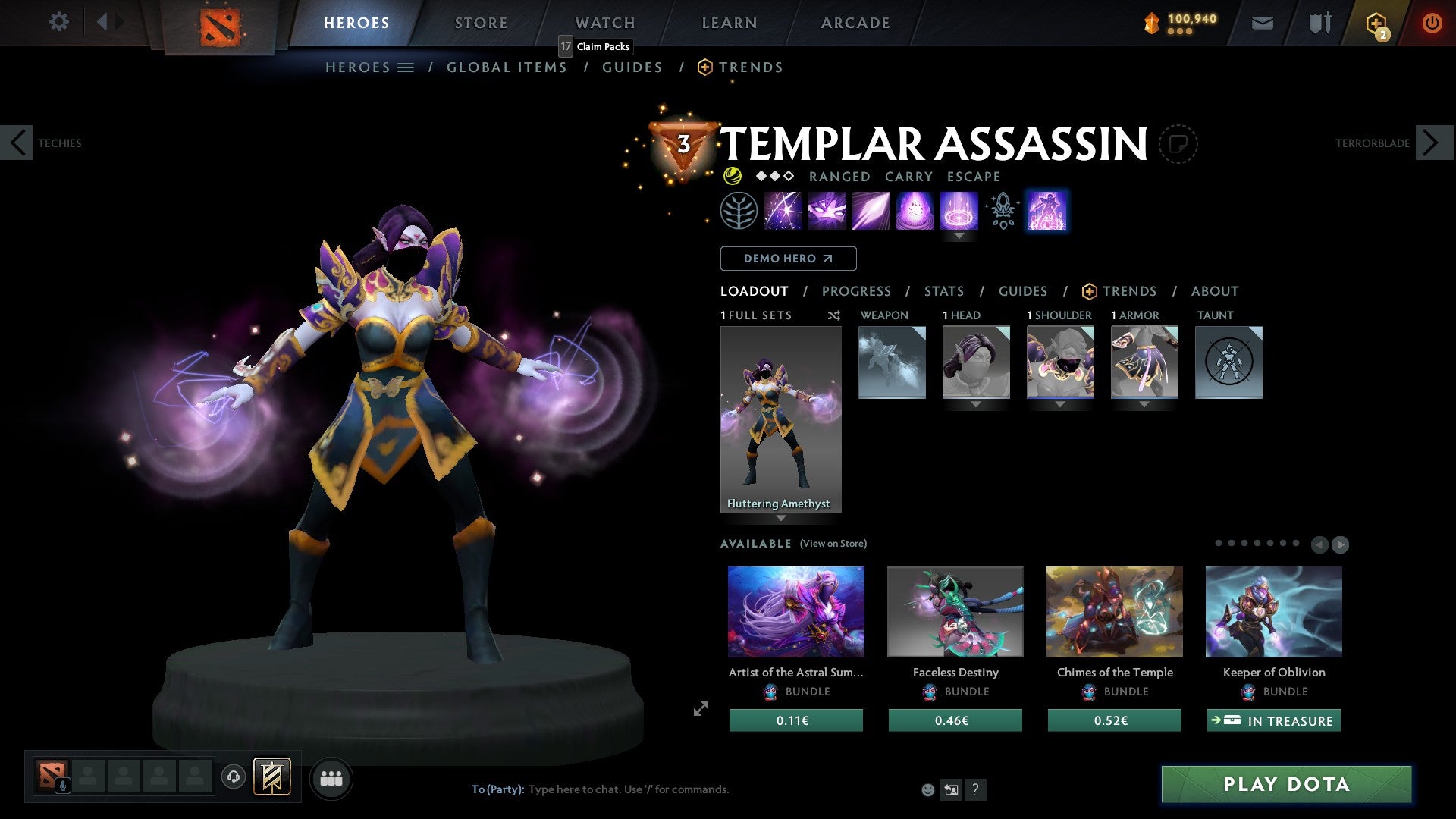Switch to the Progress tab
Viewport: 1456px width, 819px height.
click(857, 290)
